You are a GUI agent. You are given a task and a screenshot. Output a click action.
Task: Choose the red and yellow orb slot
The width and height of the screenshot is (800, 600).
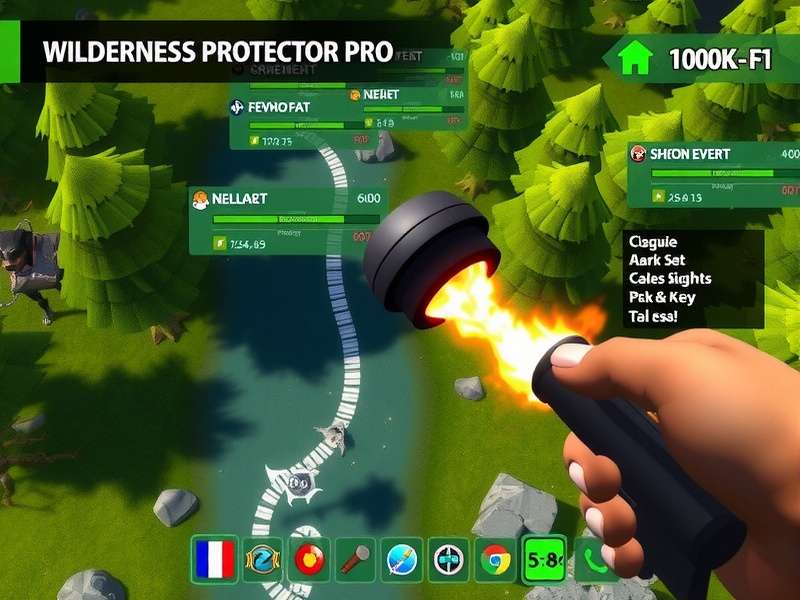[x=307, y=559]
